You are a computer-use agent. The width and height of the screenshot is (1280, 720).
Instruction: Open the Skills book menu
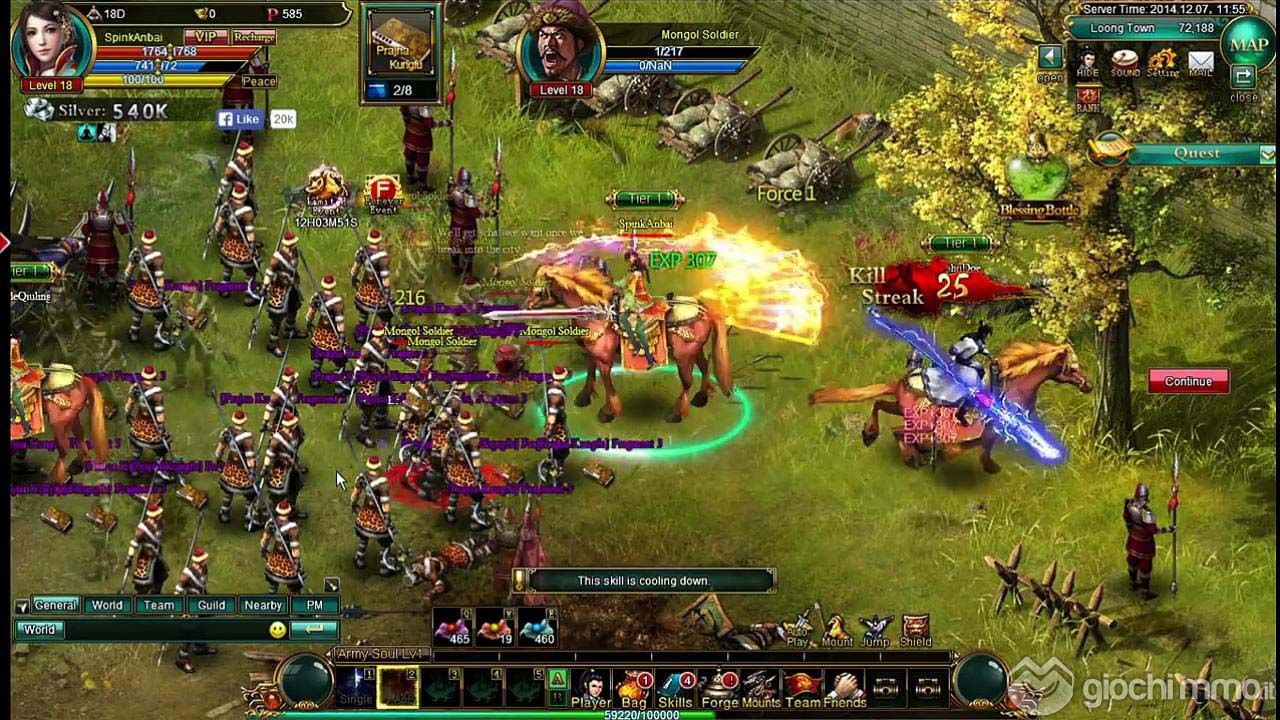click(675, 688)
